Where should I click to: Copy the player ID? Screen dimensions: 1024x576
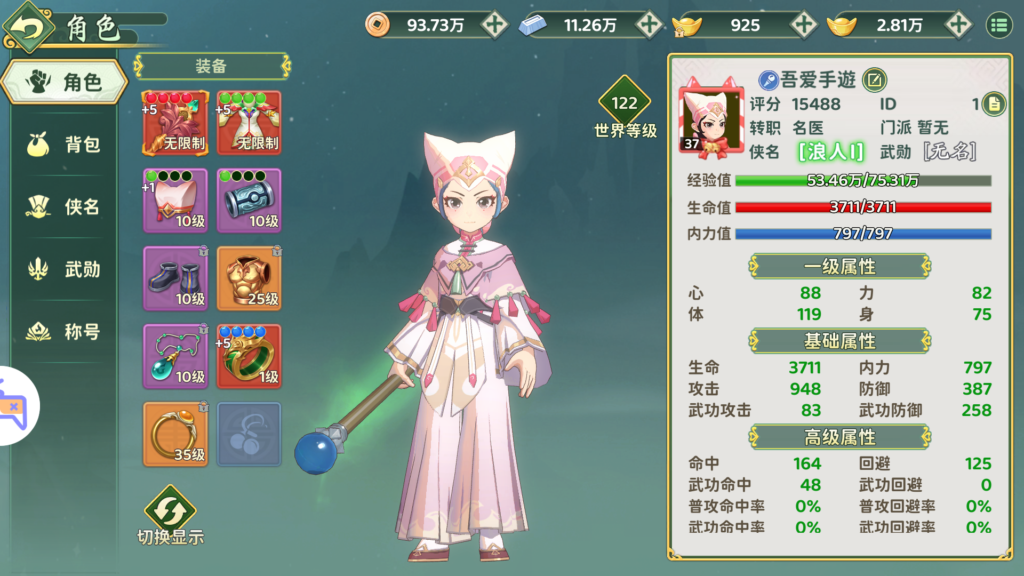[x=993, y=103]
